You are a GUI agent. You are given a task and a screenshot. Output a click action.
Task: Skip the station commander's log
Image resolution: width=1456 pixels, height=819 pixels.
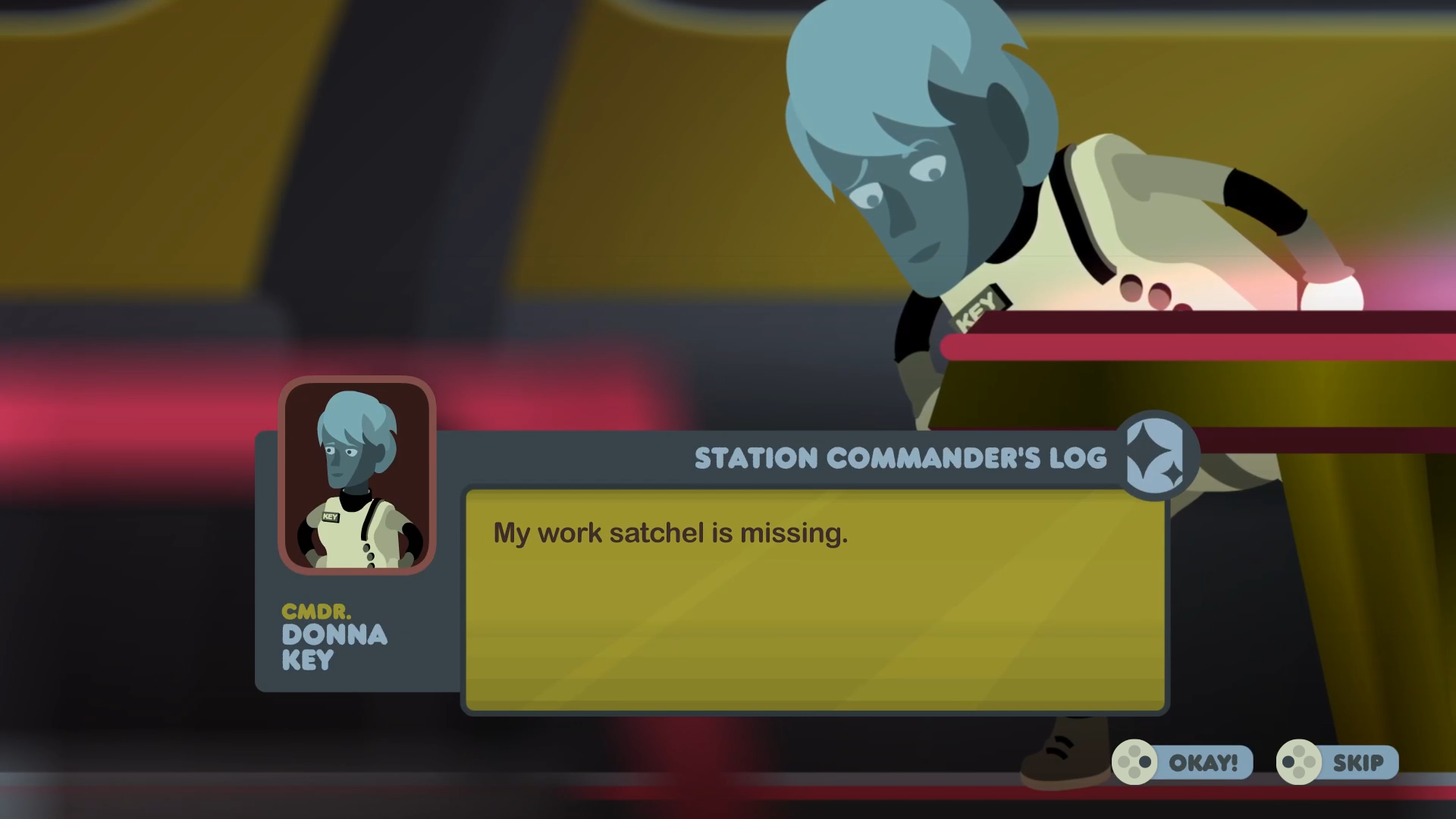1338,762
